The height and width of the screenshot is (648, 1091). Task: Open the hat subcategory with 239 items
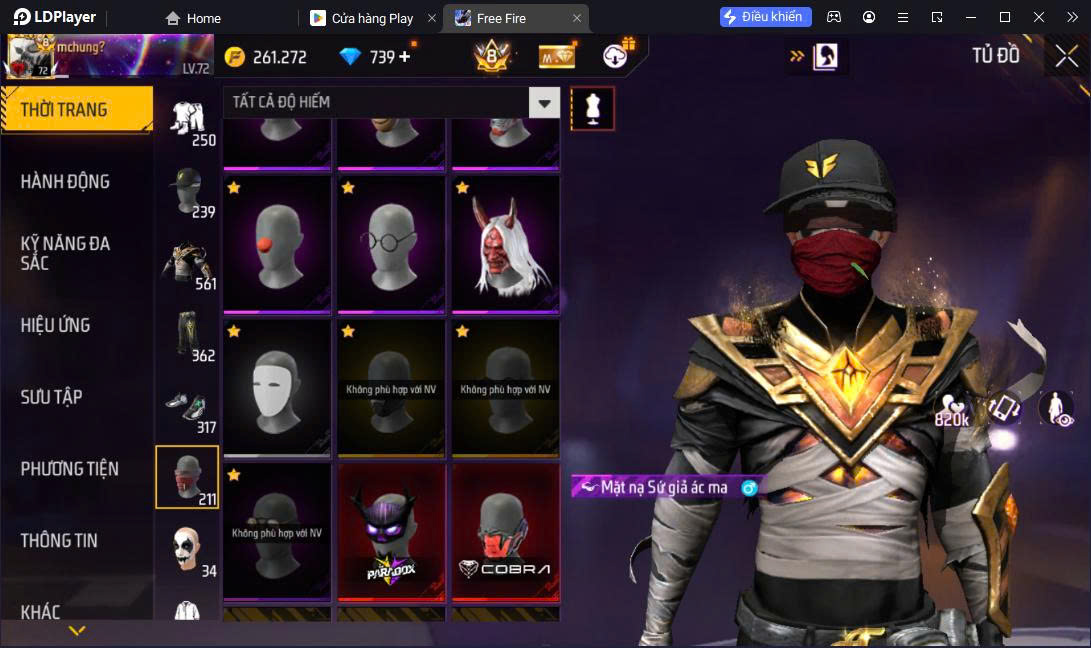[x=187, y=191]
